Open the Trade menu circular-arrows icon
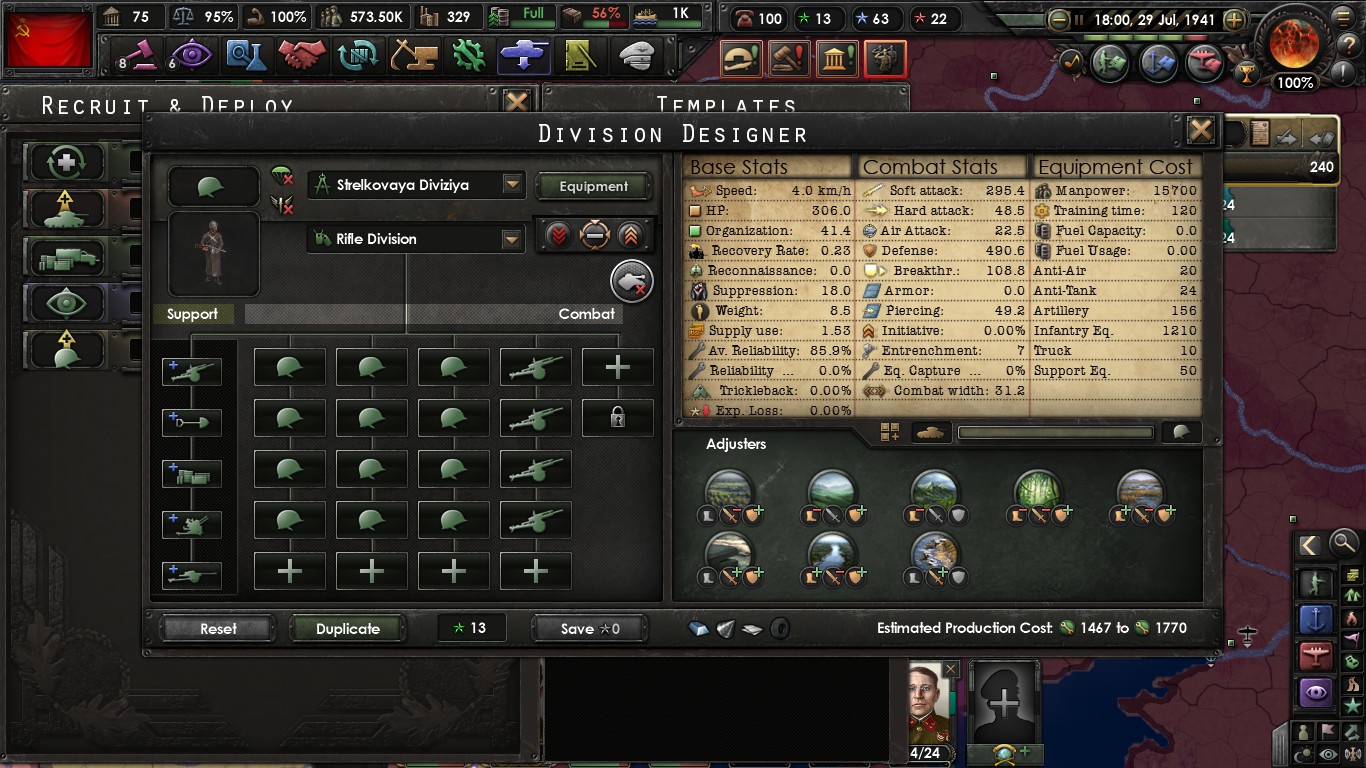Image resolution: width=1366 pixels, height=768 pixels. click(x=357, y=56)
